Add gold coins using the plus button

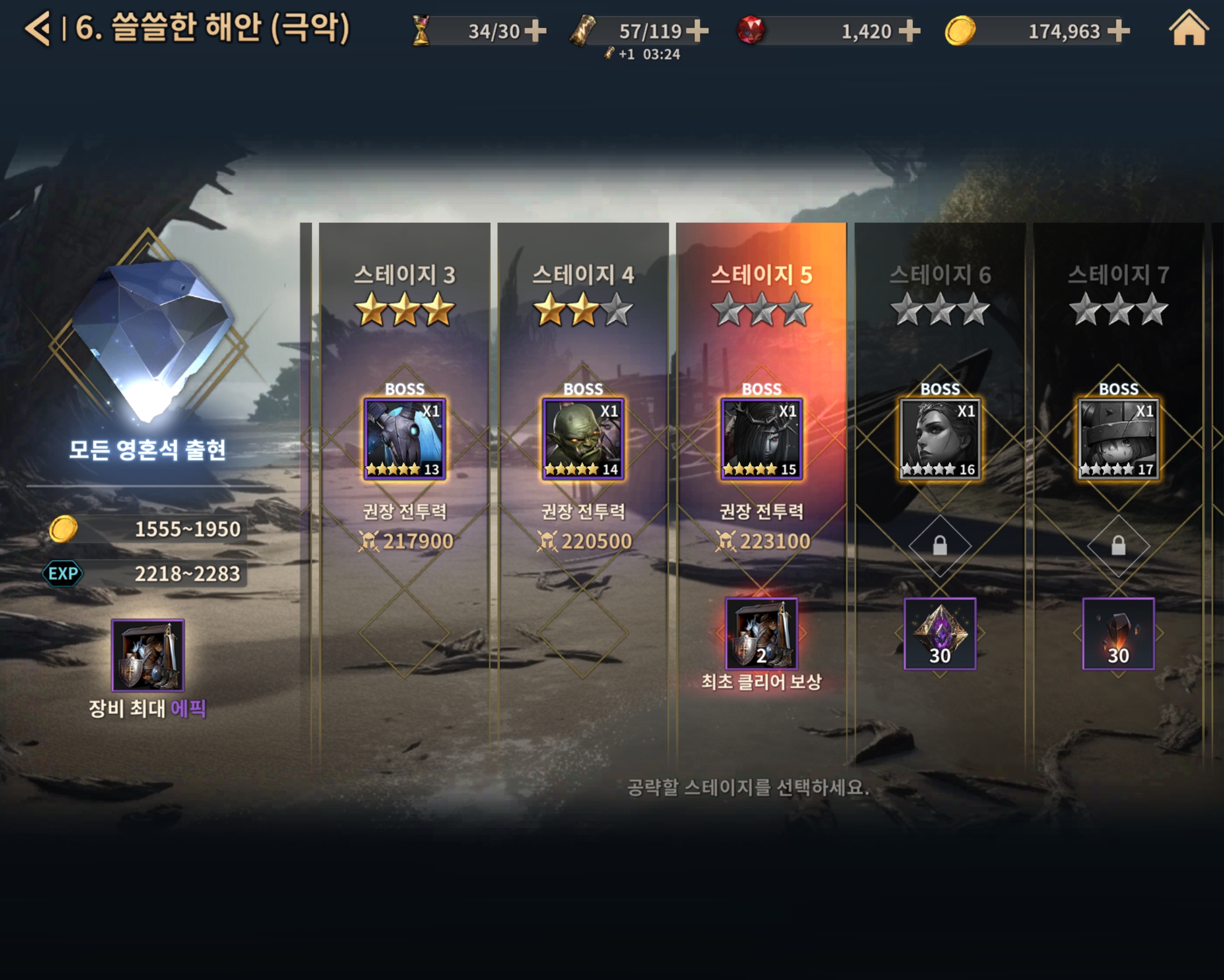[1119, 31]
